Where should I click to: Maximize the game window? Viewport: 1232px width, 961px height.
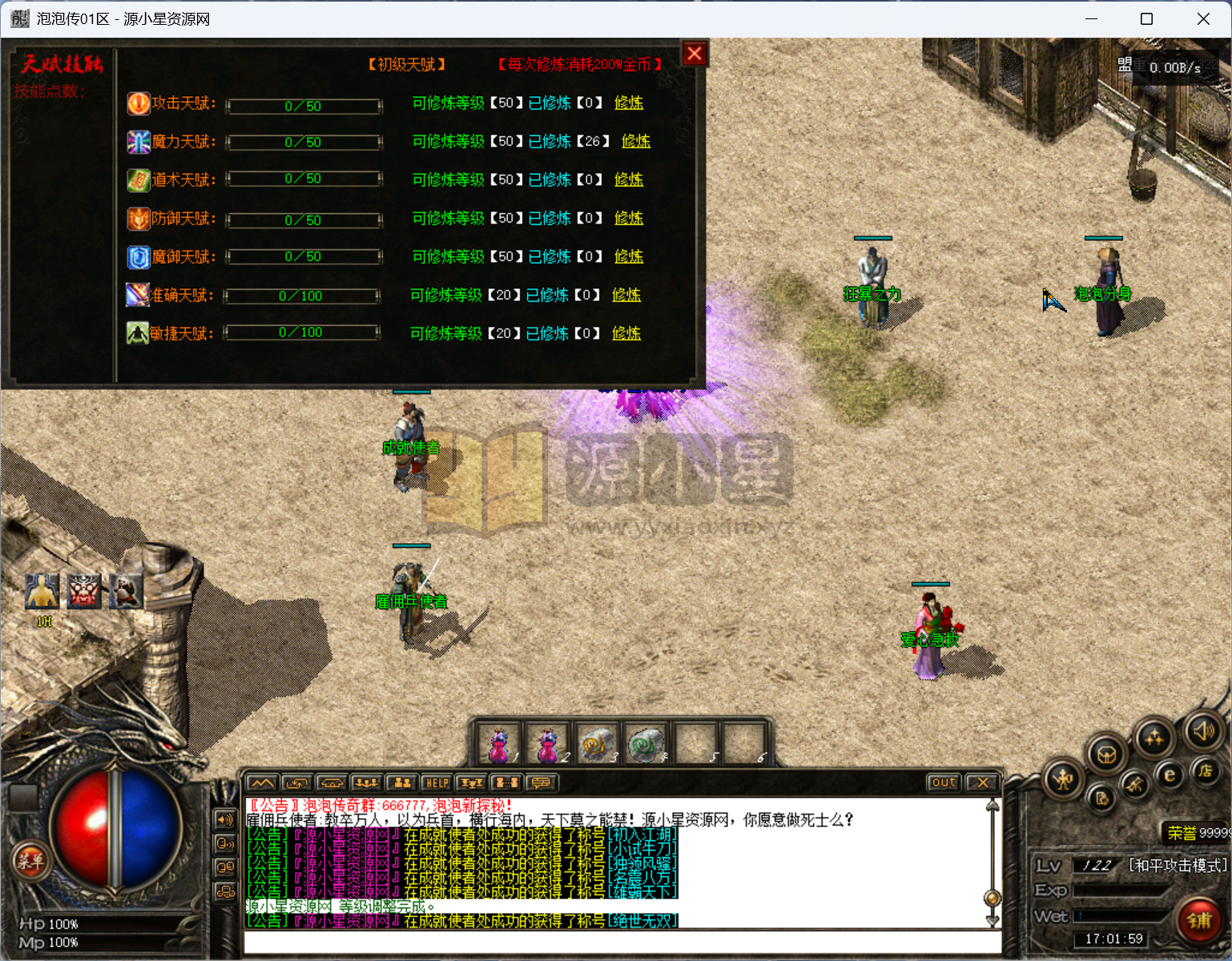click(x=1146, y=18)
